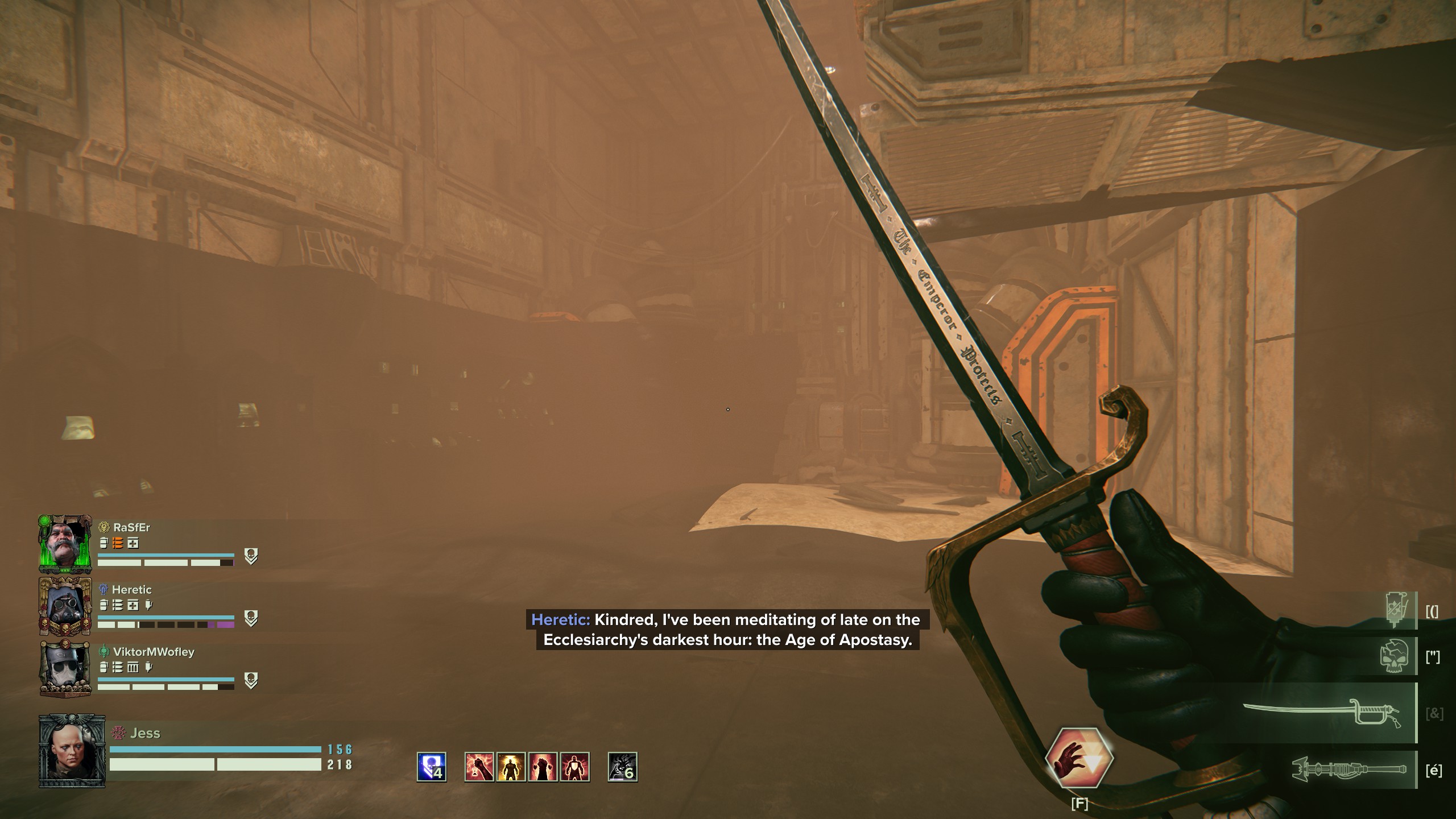Select the red figure with shield buff
1456x819 pixels.
click(x=574, y=767)
